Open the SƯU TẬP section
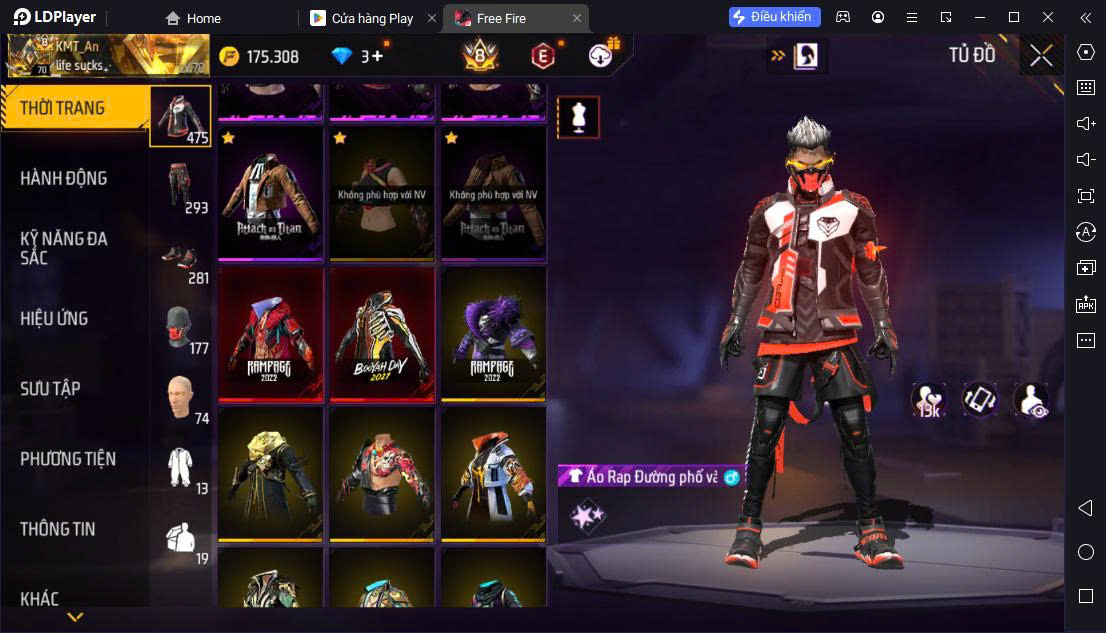 coord(50,389)
